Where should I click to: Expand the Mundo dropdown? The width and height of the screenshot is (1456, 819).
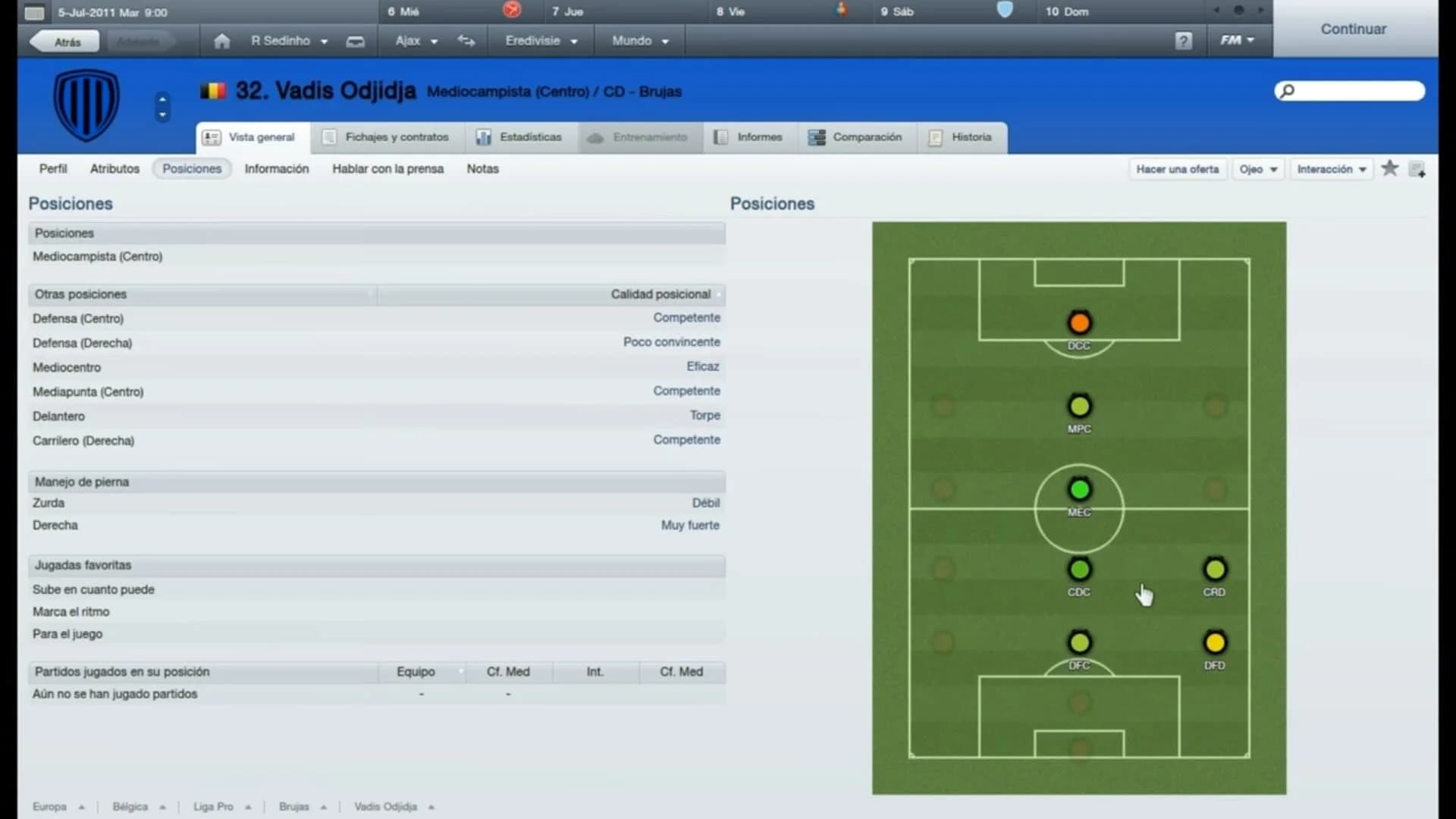pyautogui.click(x=639, y=41)
